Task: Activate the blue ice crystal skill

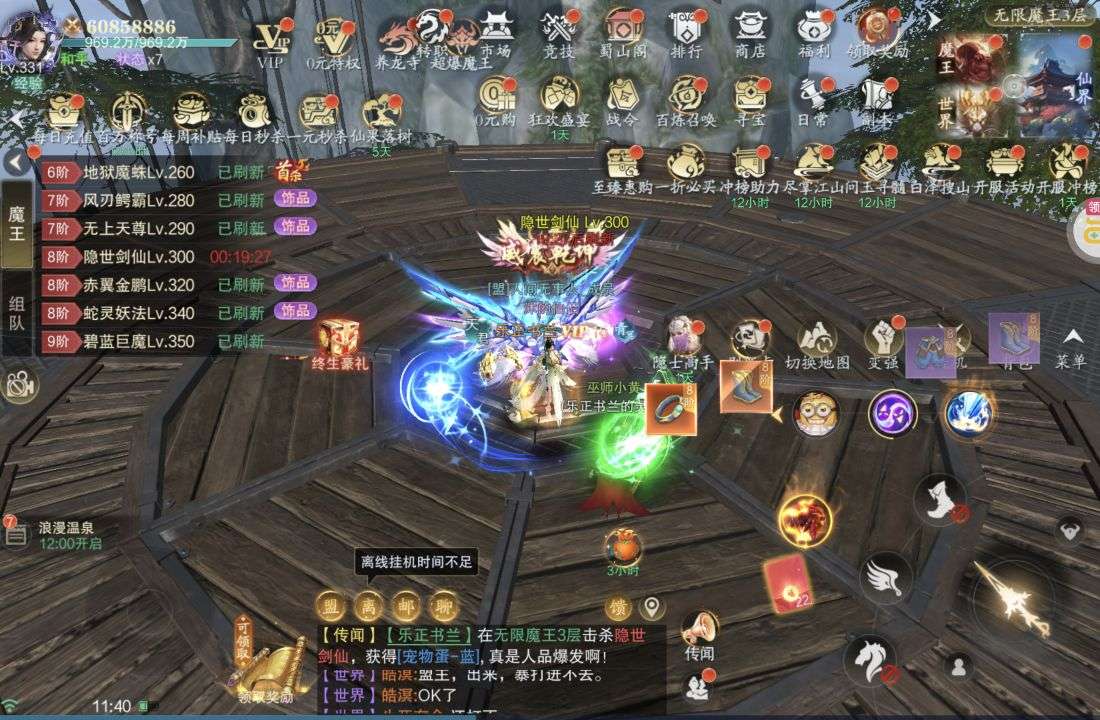Action: pyautogui.click(x=968, y=412)
